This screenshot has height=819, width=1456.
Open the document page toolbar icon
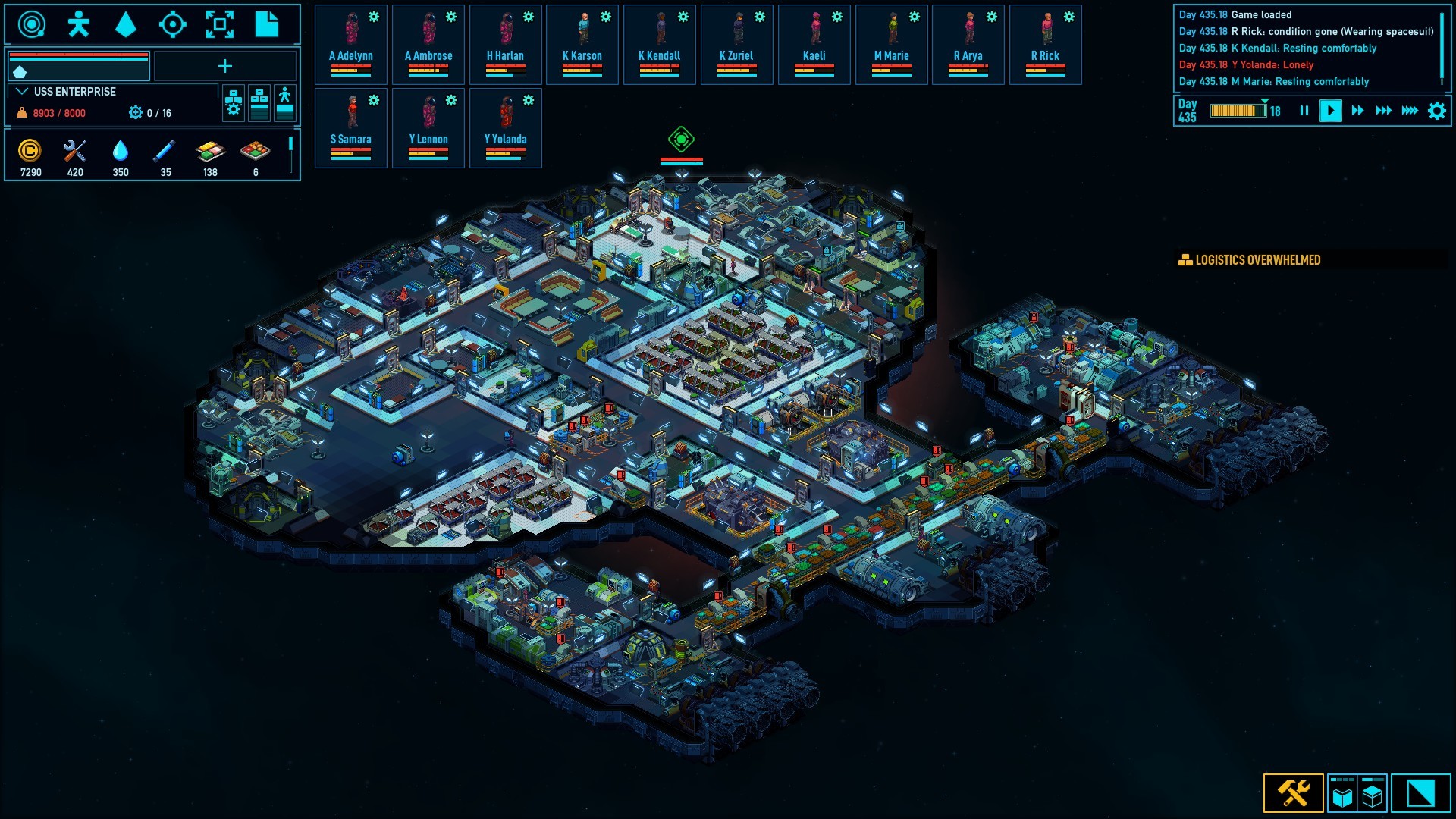tap(266, 24)
